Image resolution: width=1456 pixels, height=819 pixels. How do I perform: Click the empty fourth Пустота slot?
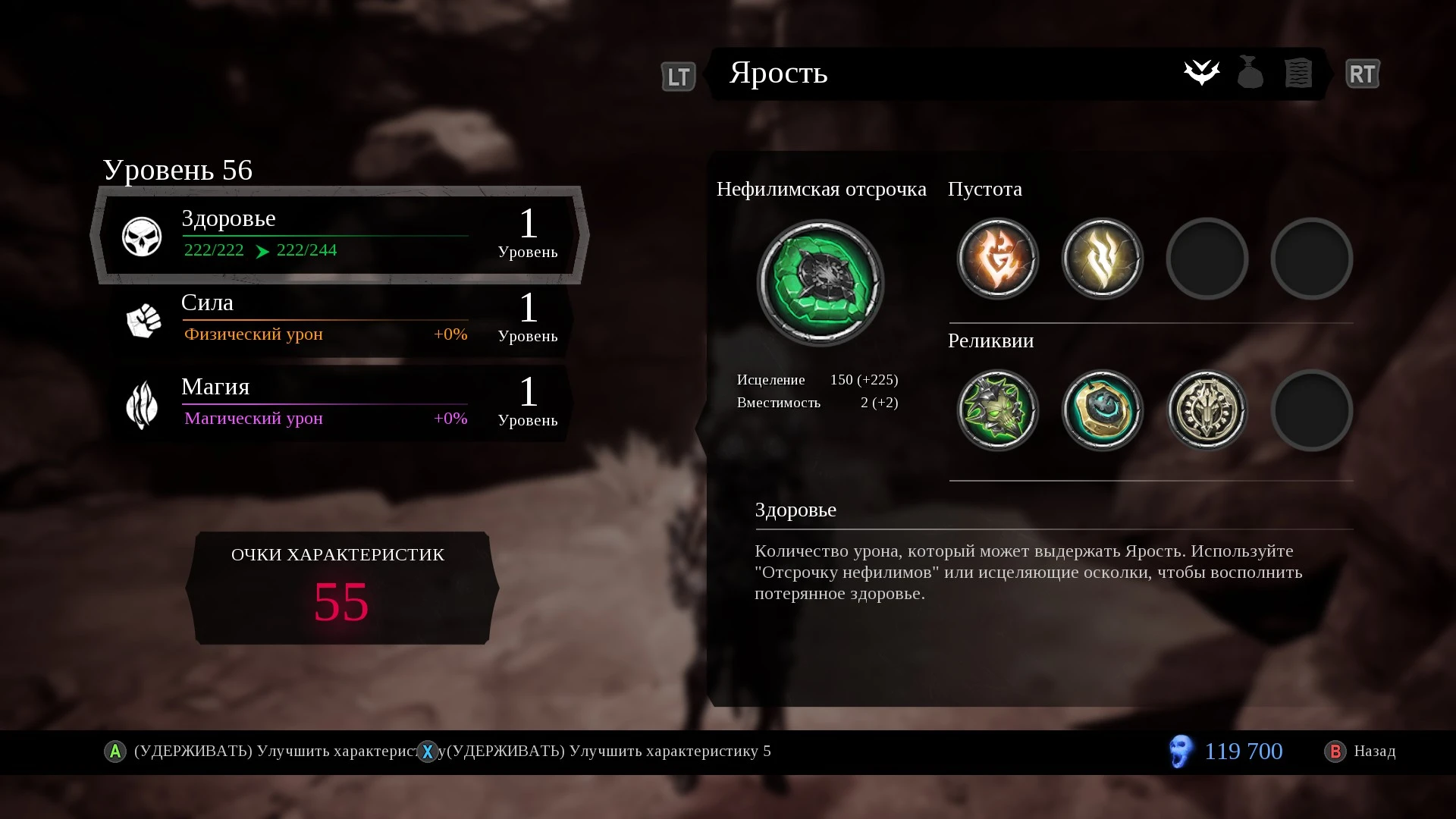click(1312, 259)
